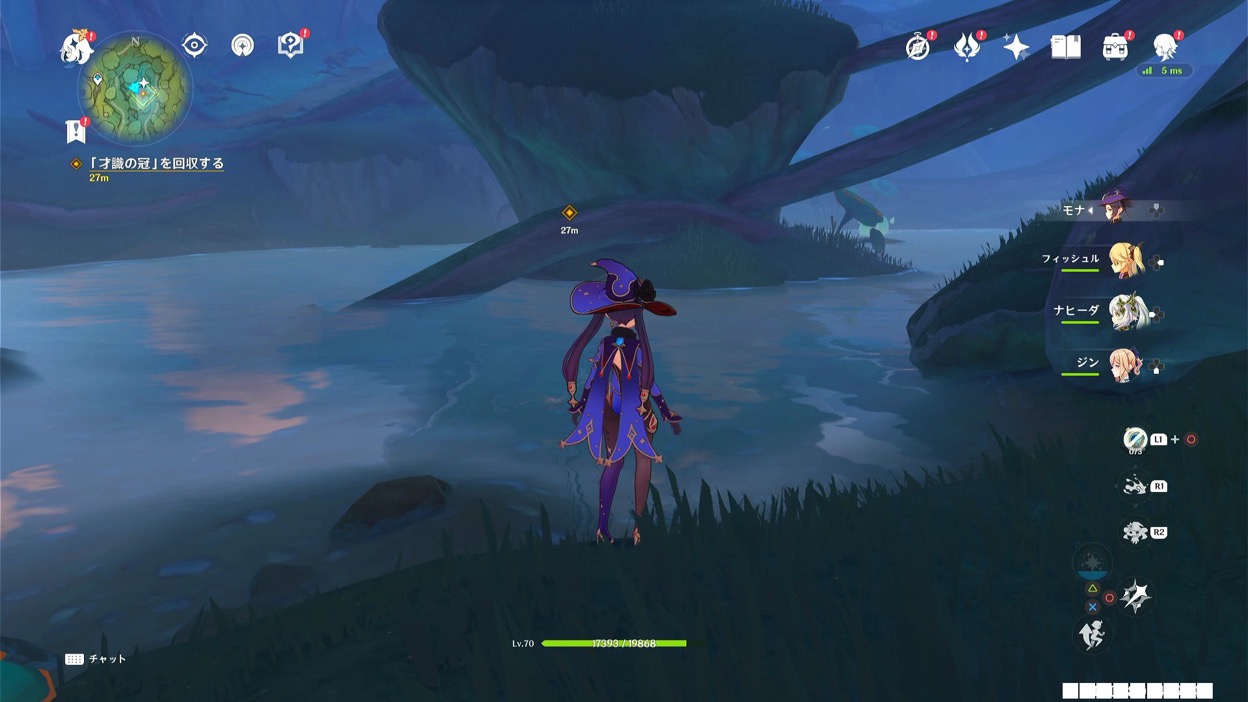Image resolution: width=1248 pixels, height=702 pixels.
Task: Open the Paimon menu
Action: (x=76, y=47)
